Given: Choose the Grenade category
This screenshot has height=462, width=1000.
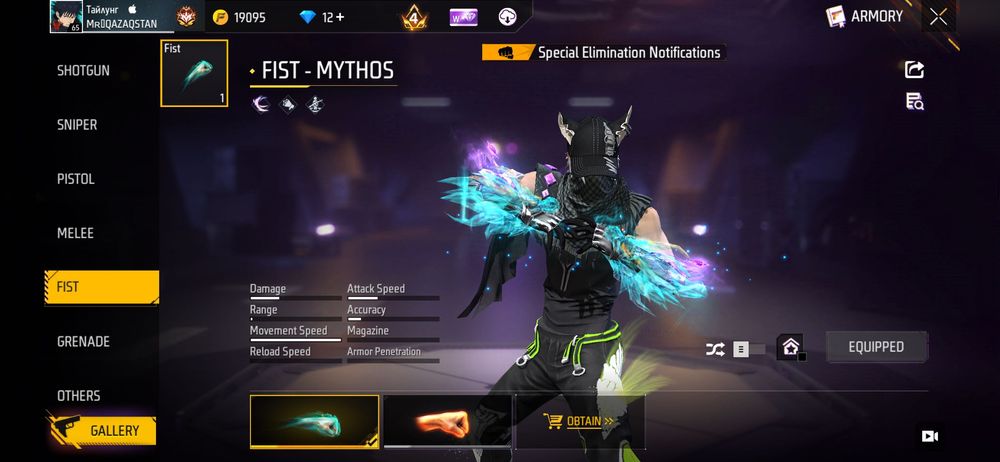Looking at the screenshot, I should coord(83,341).
